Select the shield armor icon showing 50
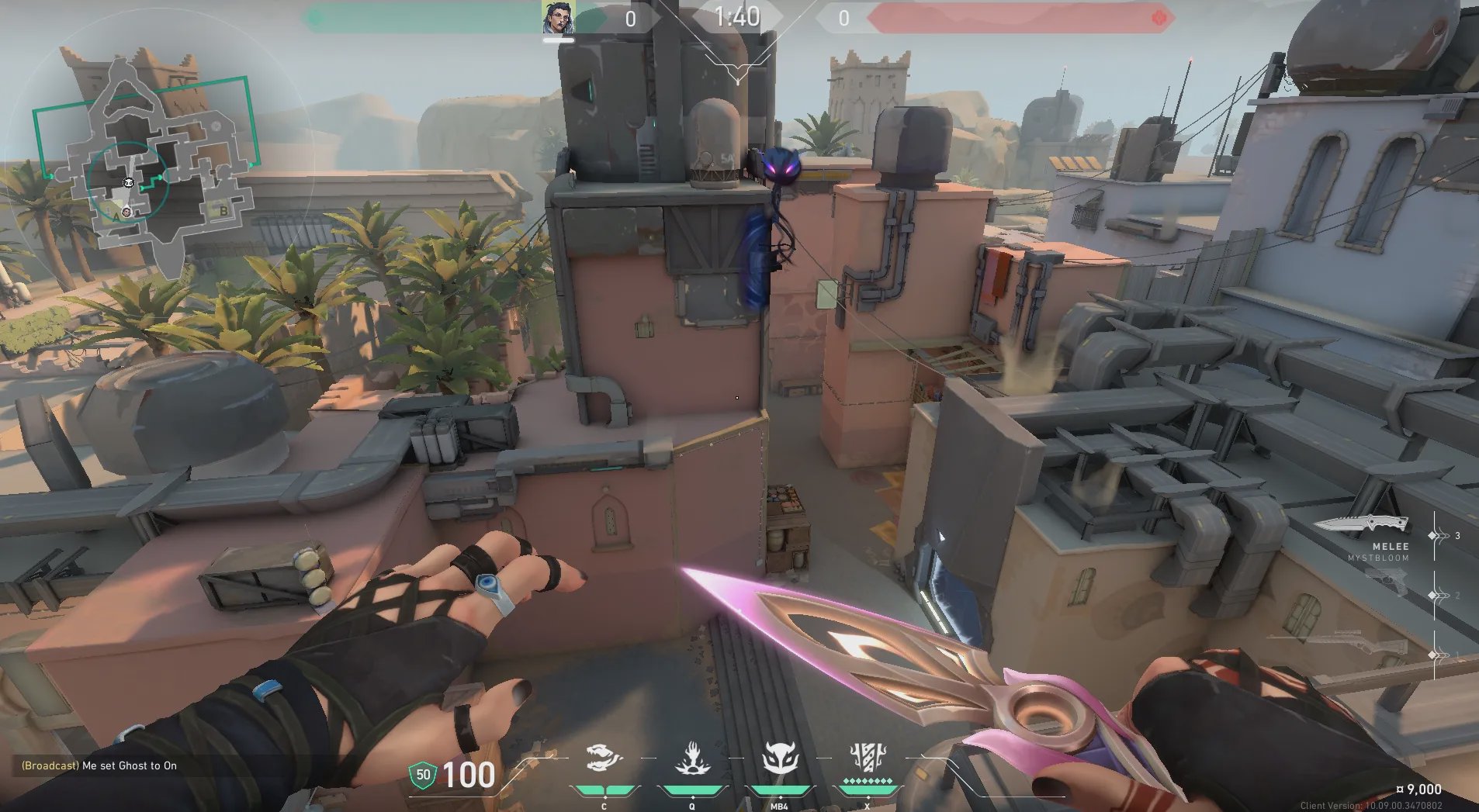 (x=423, y=775)
